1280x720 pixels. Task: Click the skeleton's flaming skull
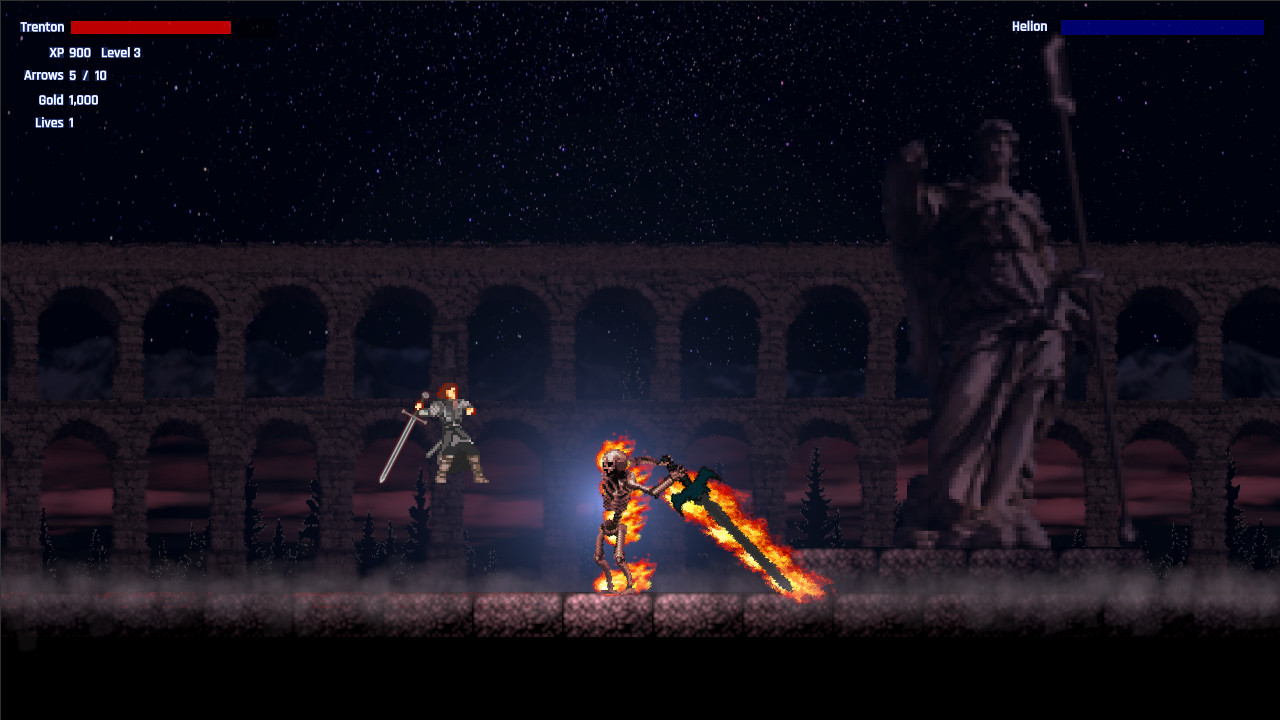(612, 462)
